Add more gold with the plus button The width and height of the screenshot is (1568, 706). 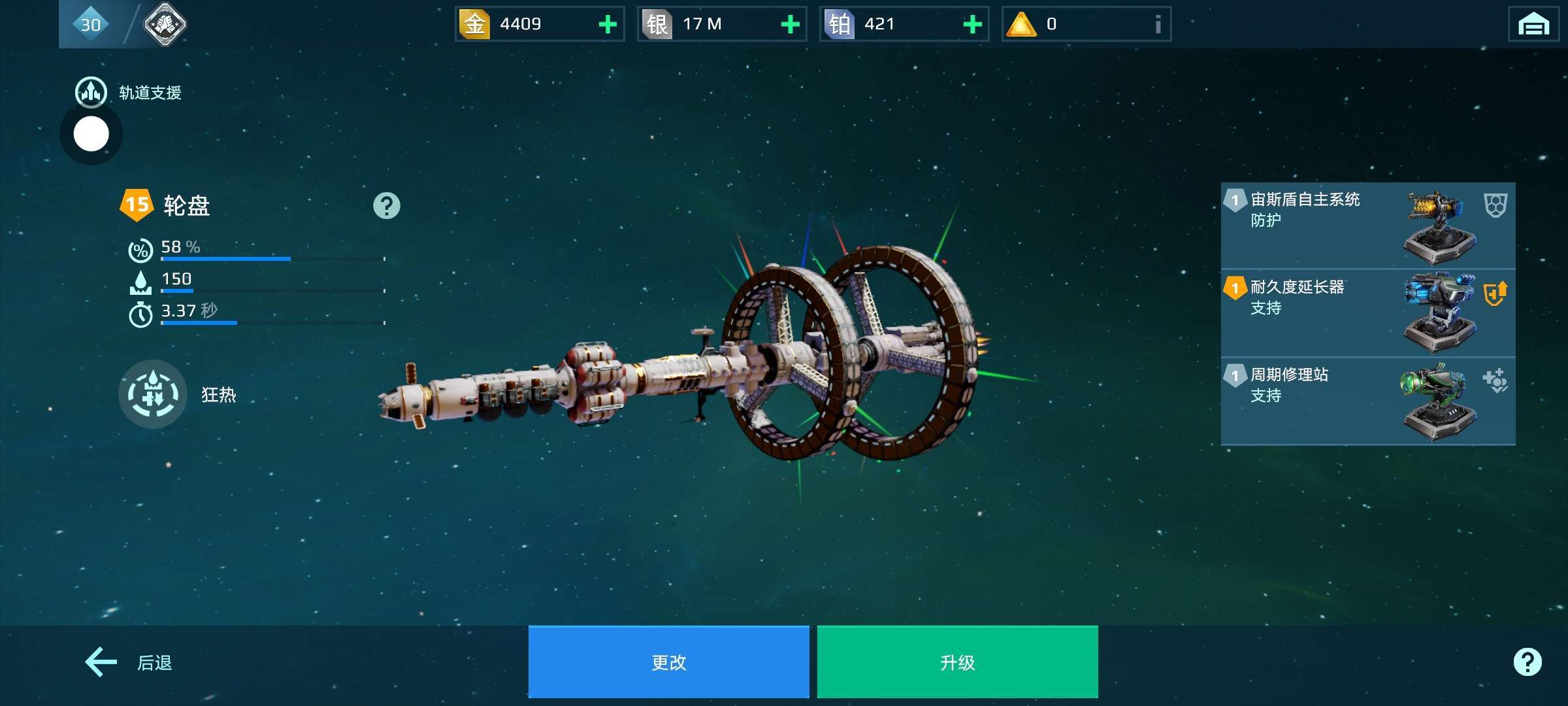608,25
